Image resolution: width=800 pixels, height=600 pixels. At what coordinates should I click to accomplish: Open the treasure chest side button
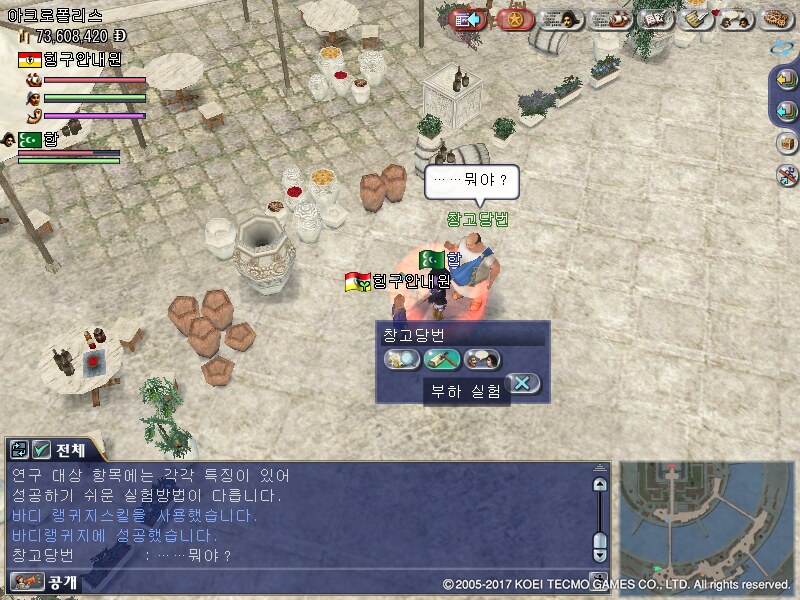tap(787, 143)
